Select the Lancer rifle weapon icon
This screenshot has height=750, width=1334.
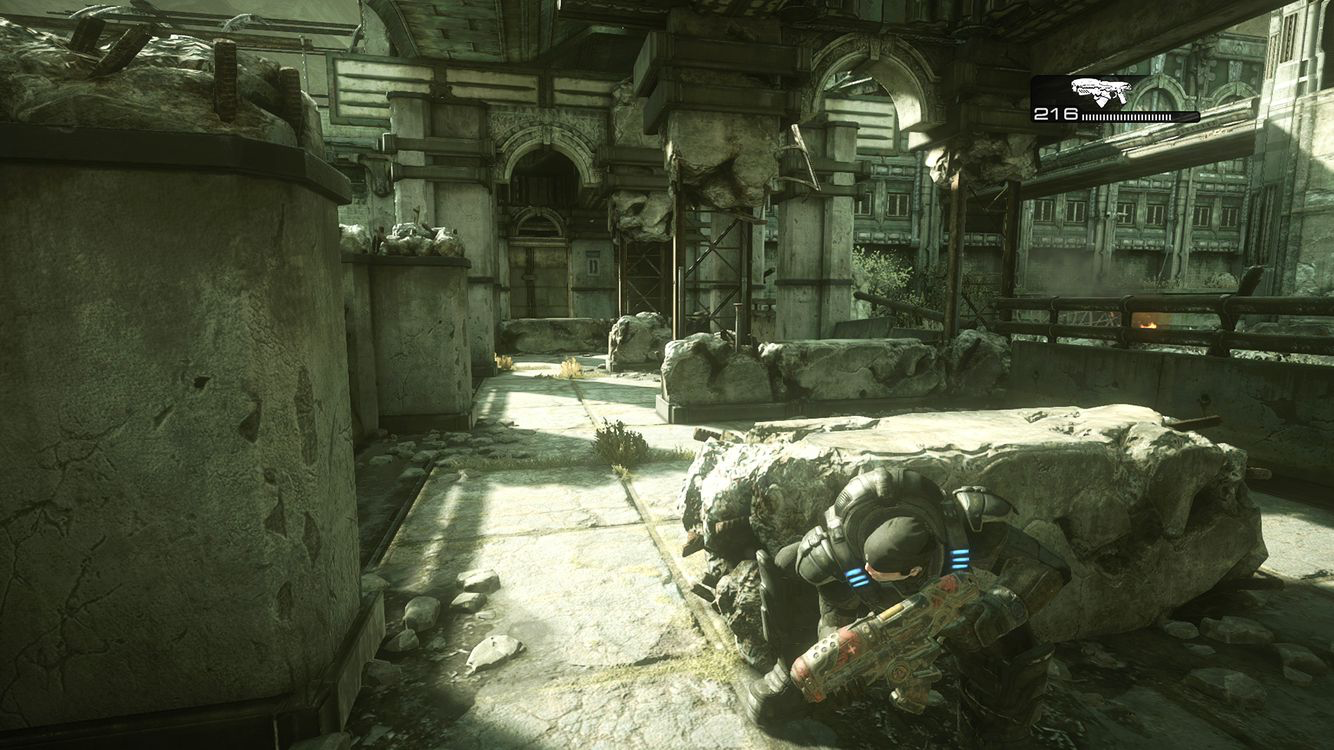point(1100,91)
